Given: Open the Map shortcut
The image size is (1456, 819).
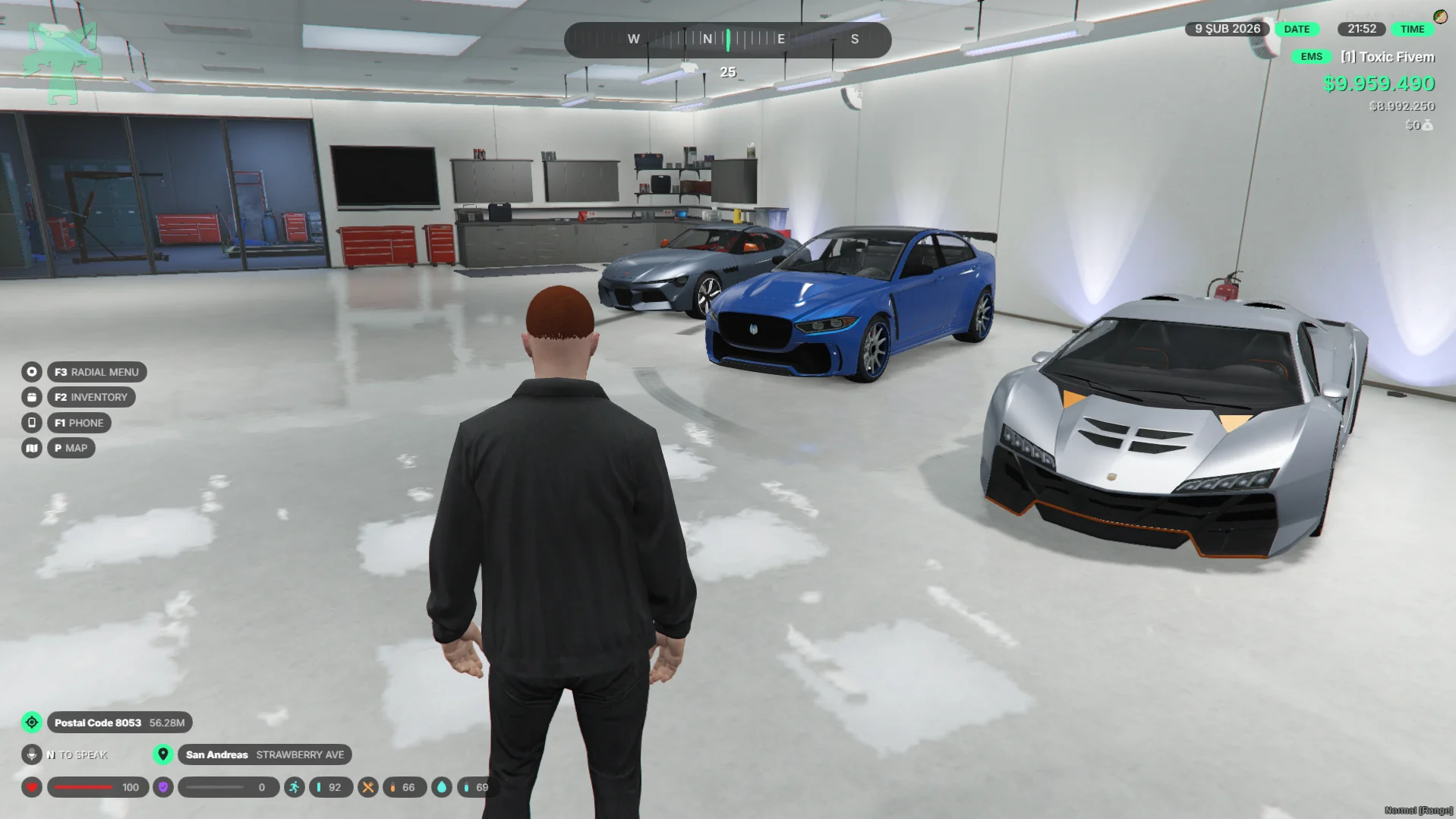Looking at the screenshot, I should tap(71, 448).
